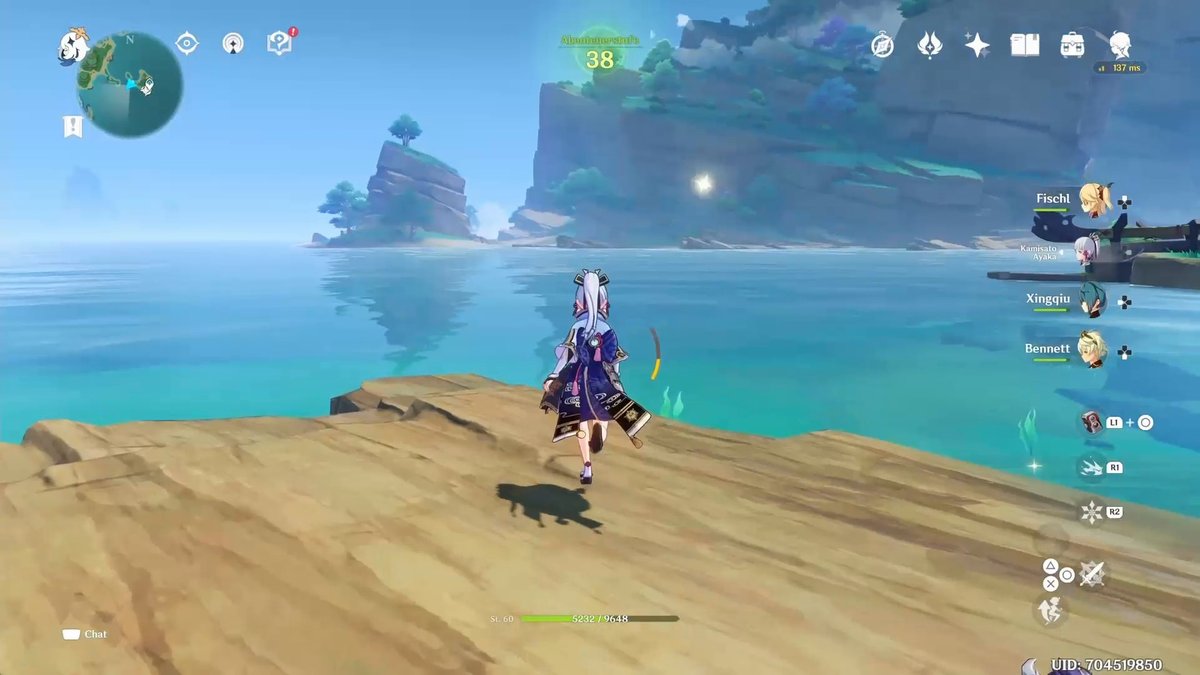Switch to party member Xingqiu
Viewport: 1200px width, 675px height.
1092,299
